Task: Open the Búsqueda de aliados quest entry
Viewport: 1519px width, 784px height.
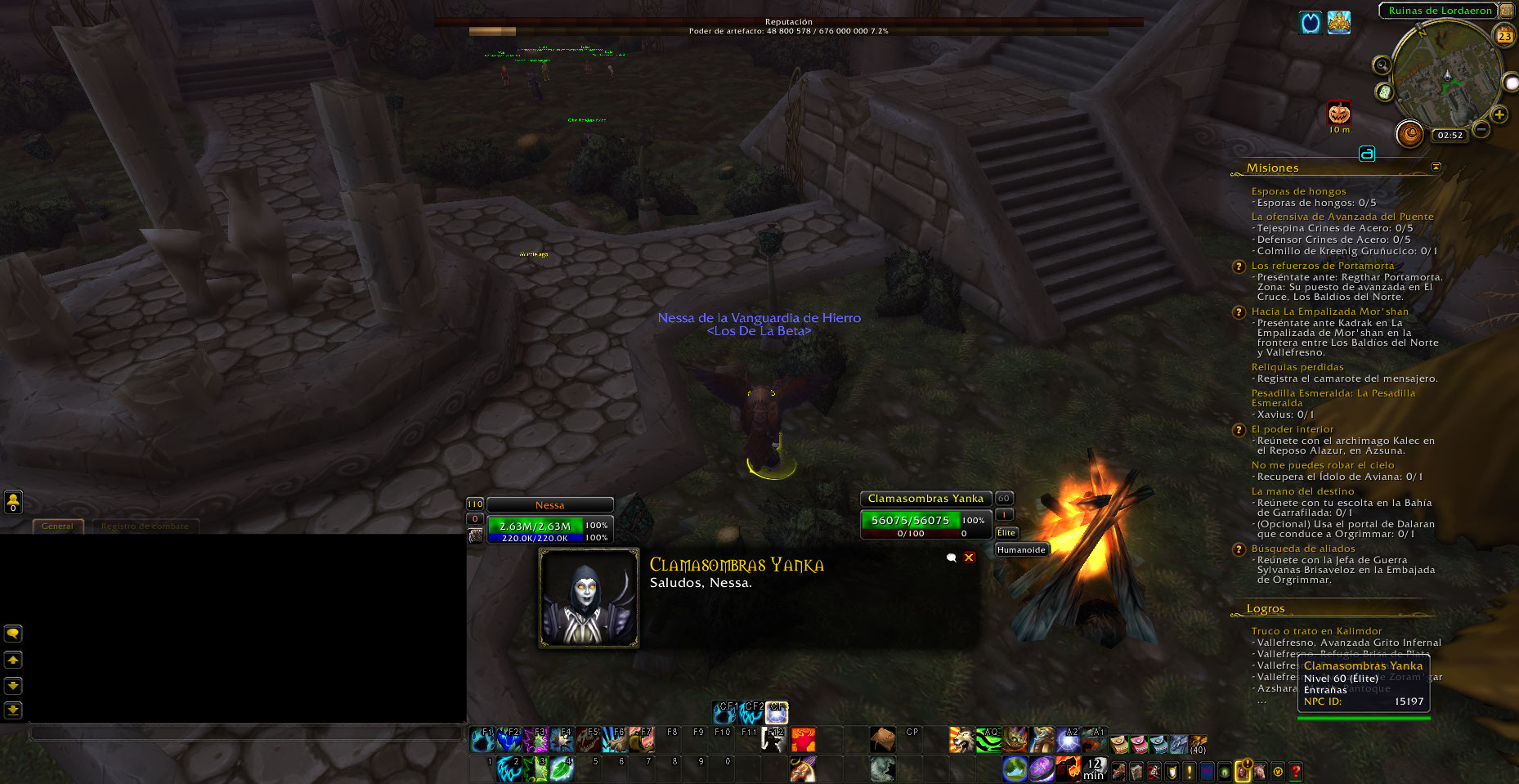Action: (x=1303, y=549)
